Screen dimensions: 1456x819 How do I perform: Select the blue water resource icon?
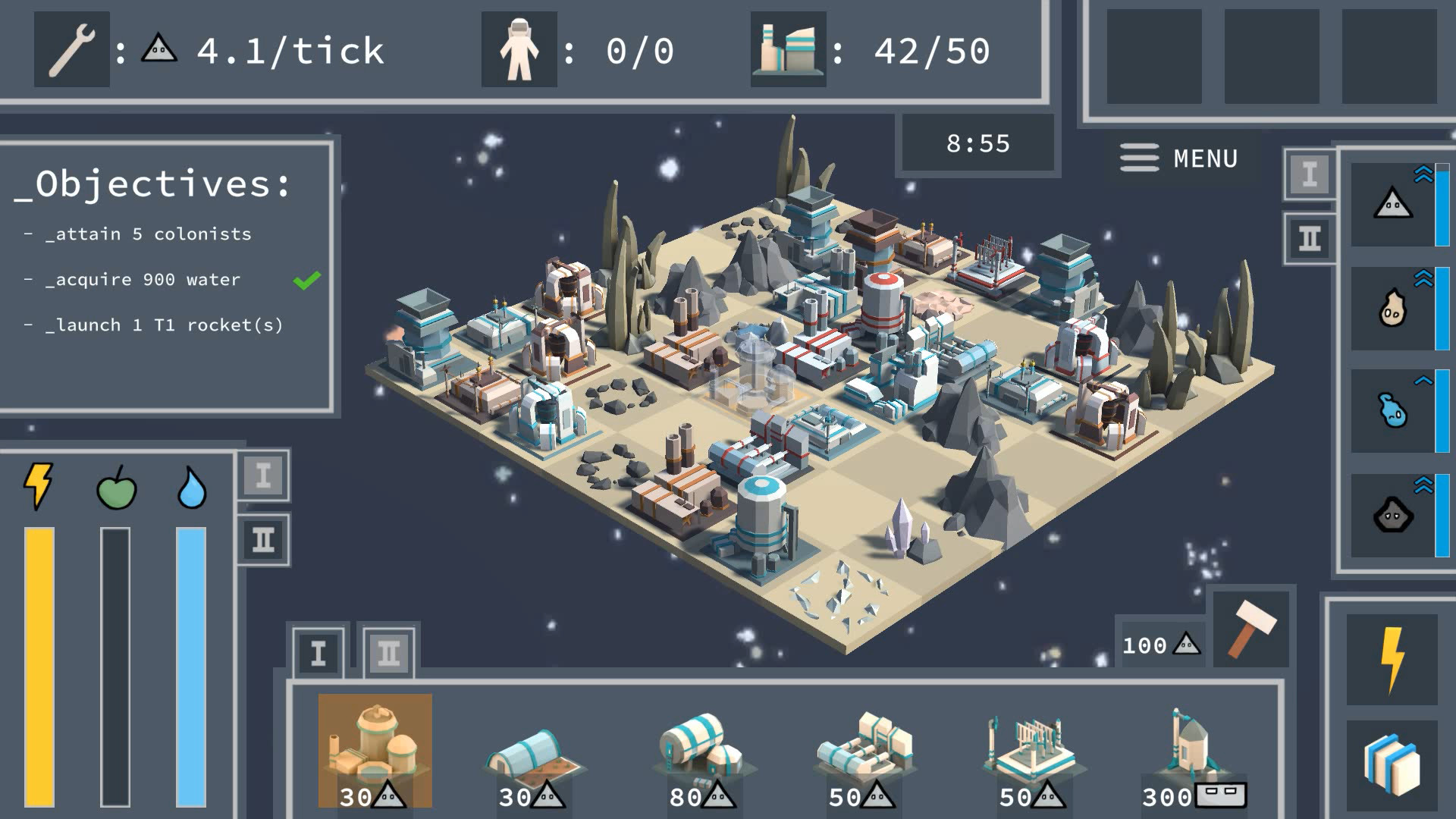tap(1392, 411)
